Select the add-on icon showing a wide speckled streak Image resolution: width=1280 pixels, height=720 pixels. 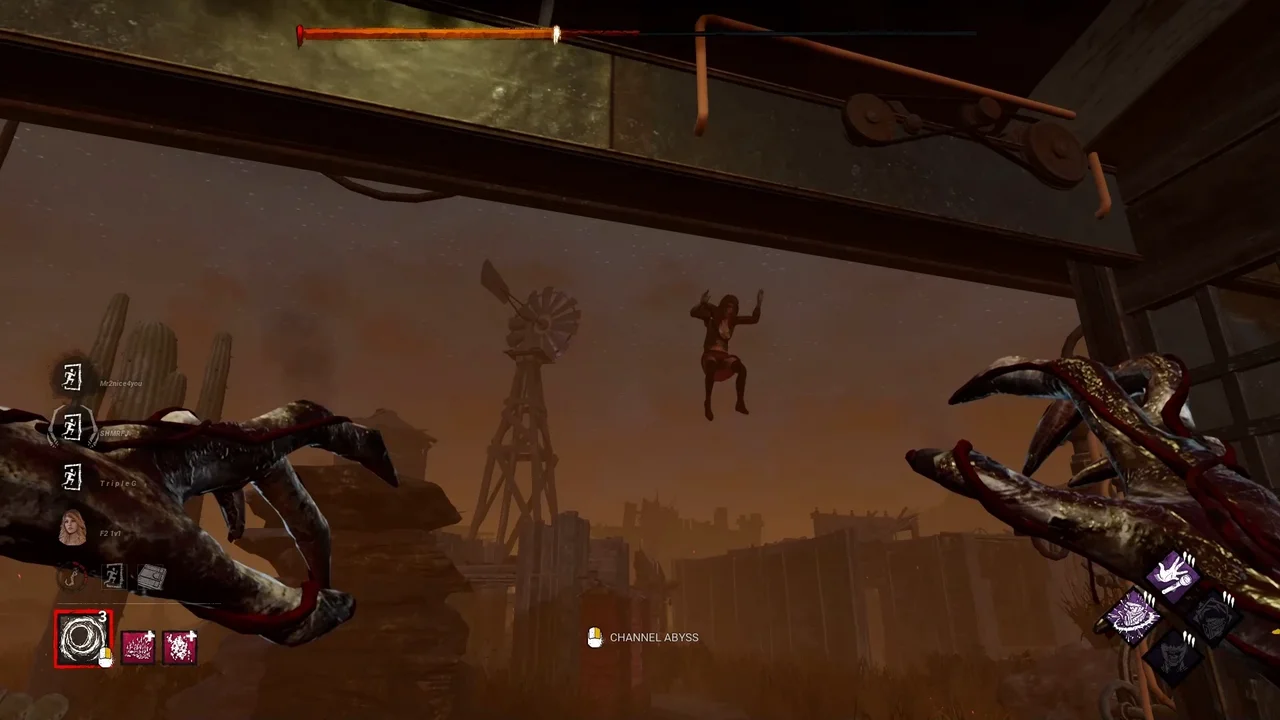138,648
